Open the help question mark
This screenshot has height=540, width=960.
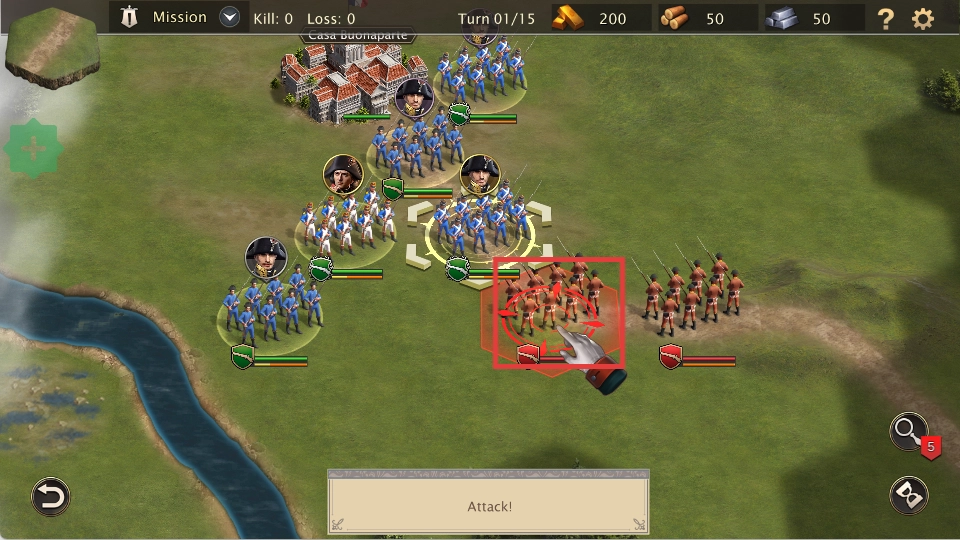click(x=885, y=18)
